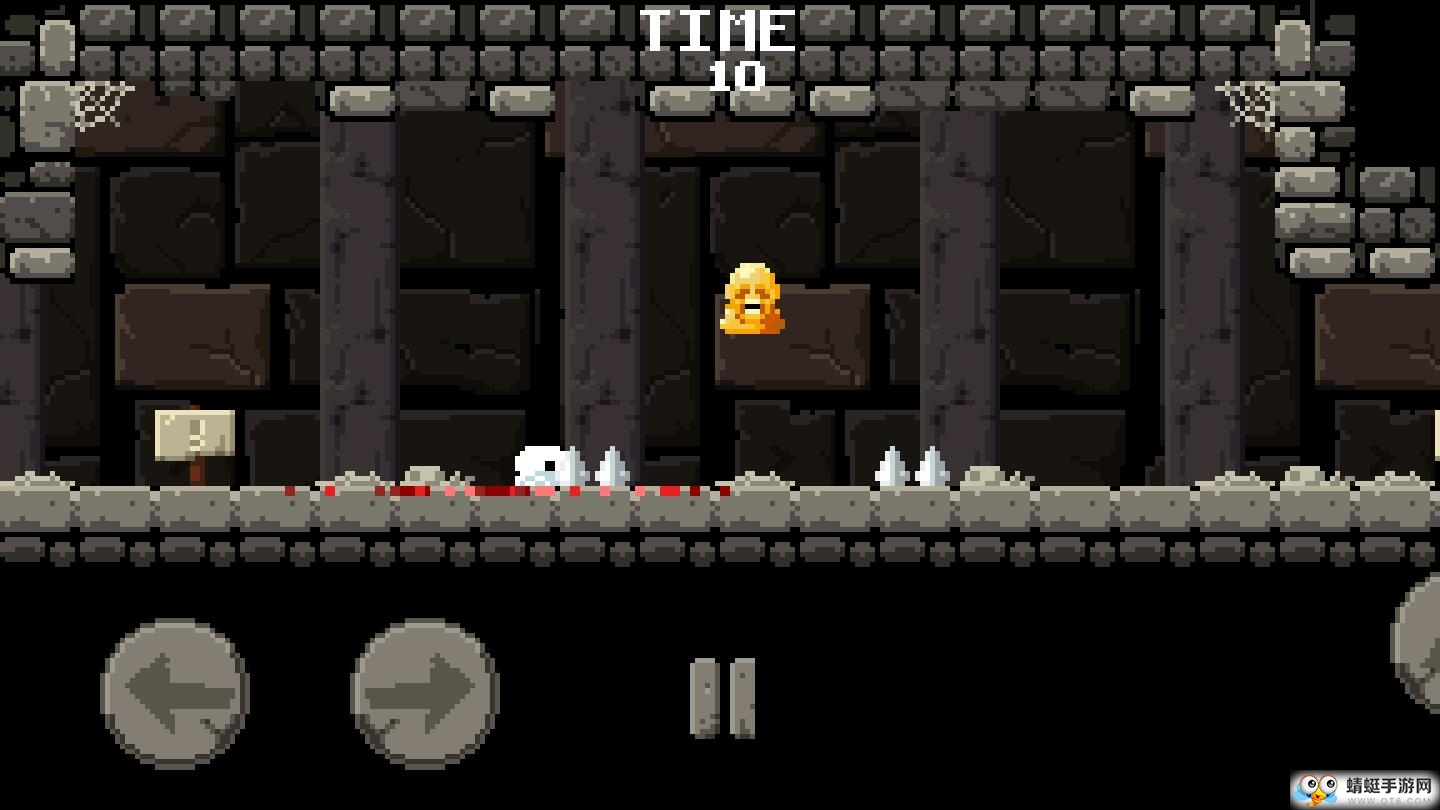Tap the round stone jump button
Viewport: 1440px width, 810px height.
click(x=1420, y=643)
